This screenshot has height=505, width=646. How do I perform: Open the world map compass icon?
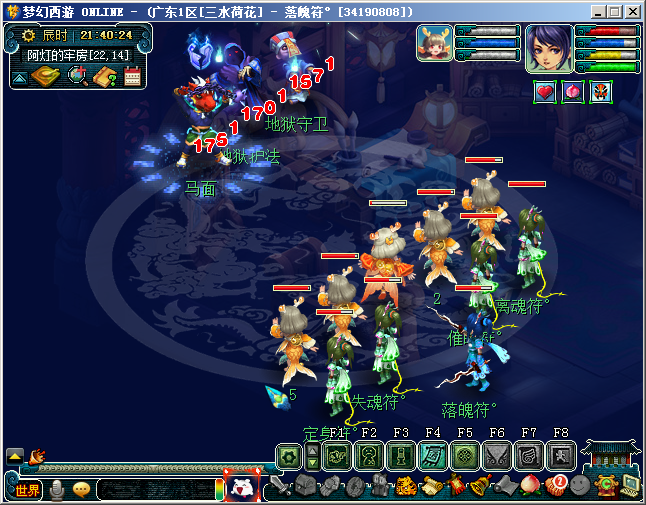point(46,76)
